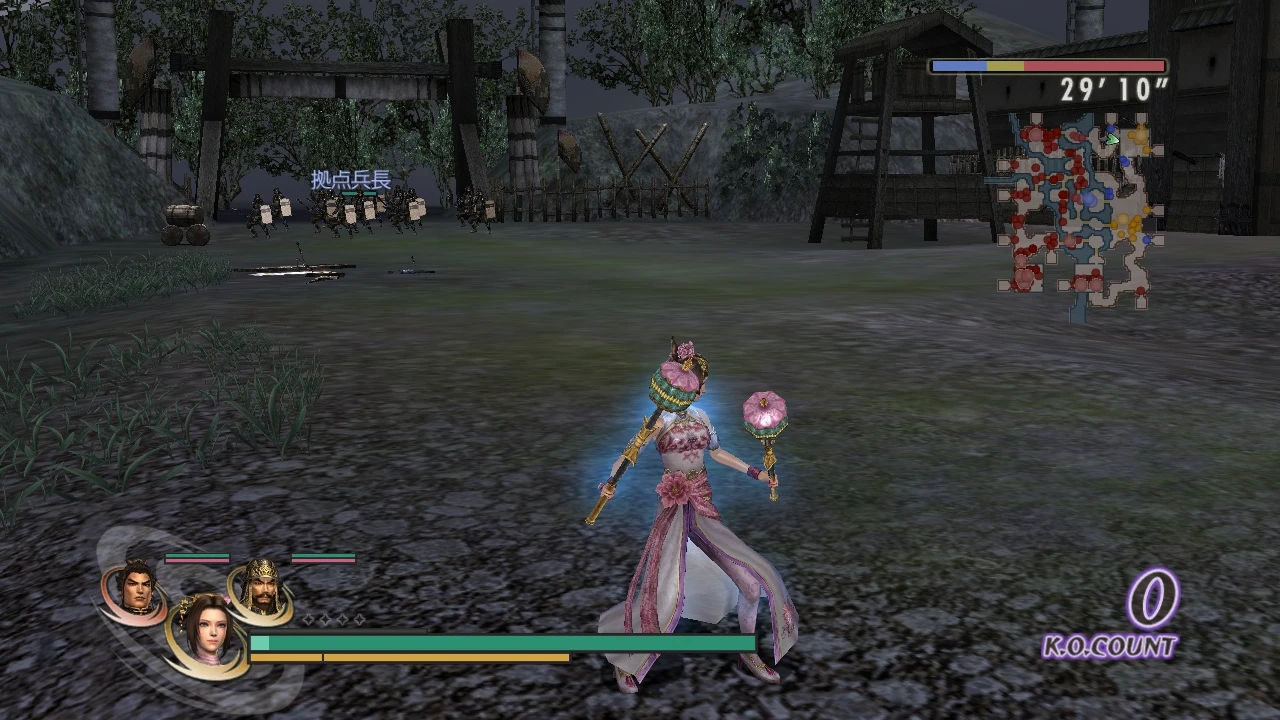
Task: Click the pink bar under the general's health
Action: click(322, 561)
